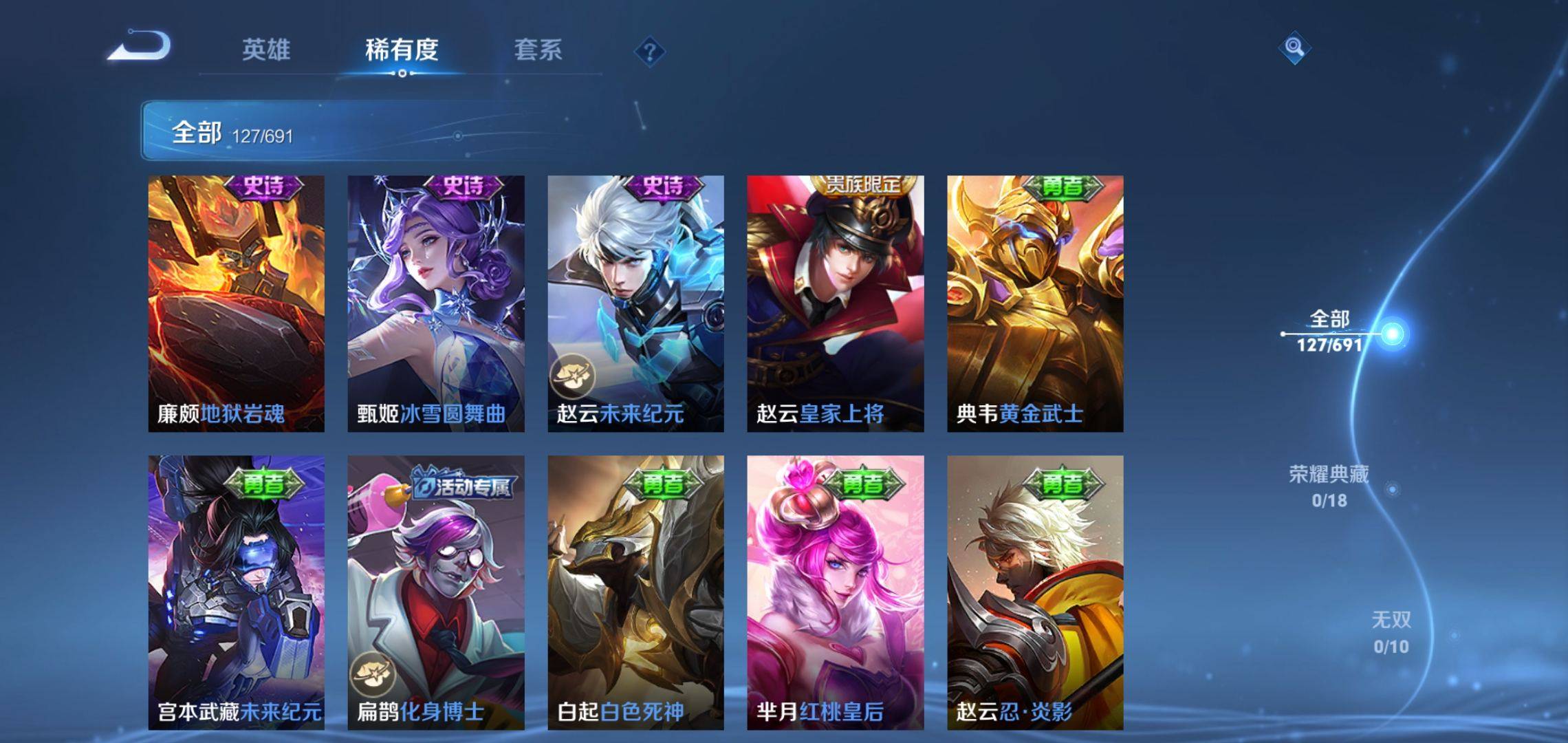Open the 赵云 未来纪元 skin card
Image resolution: width=1568 pixels, height=743 pixels.
coord(635,303)
